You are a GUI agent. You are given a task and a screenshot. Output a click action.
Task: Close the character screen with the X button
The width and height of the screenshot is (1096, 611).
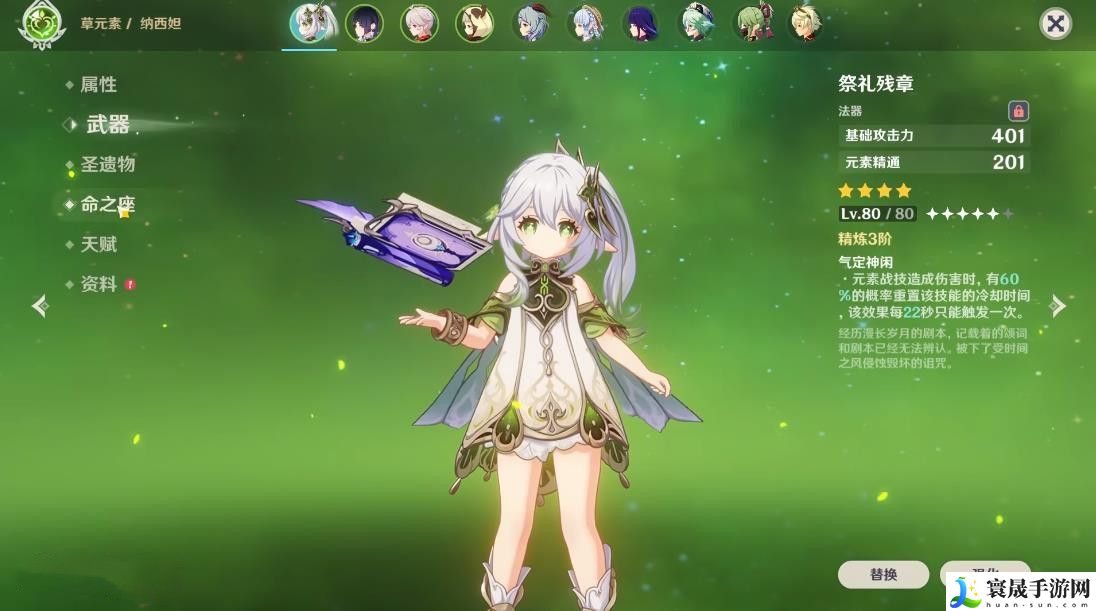(1055, 24)
